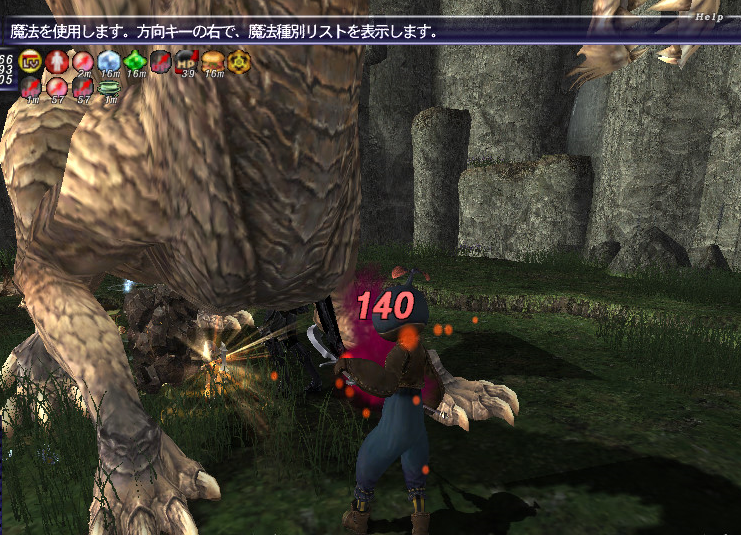Select the blue crystal buff icon

(x=108, y=62)
